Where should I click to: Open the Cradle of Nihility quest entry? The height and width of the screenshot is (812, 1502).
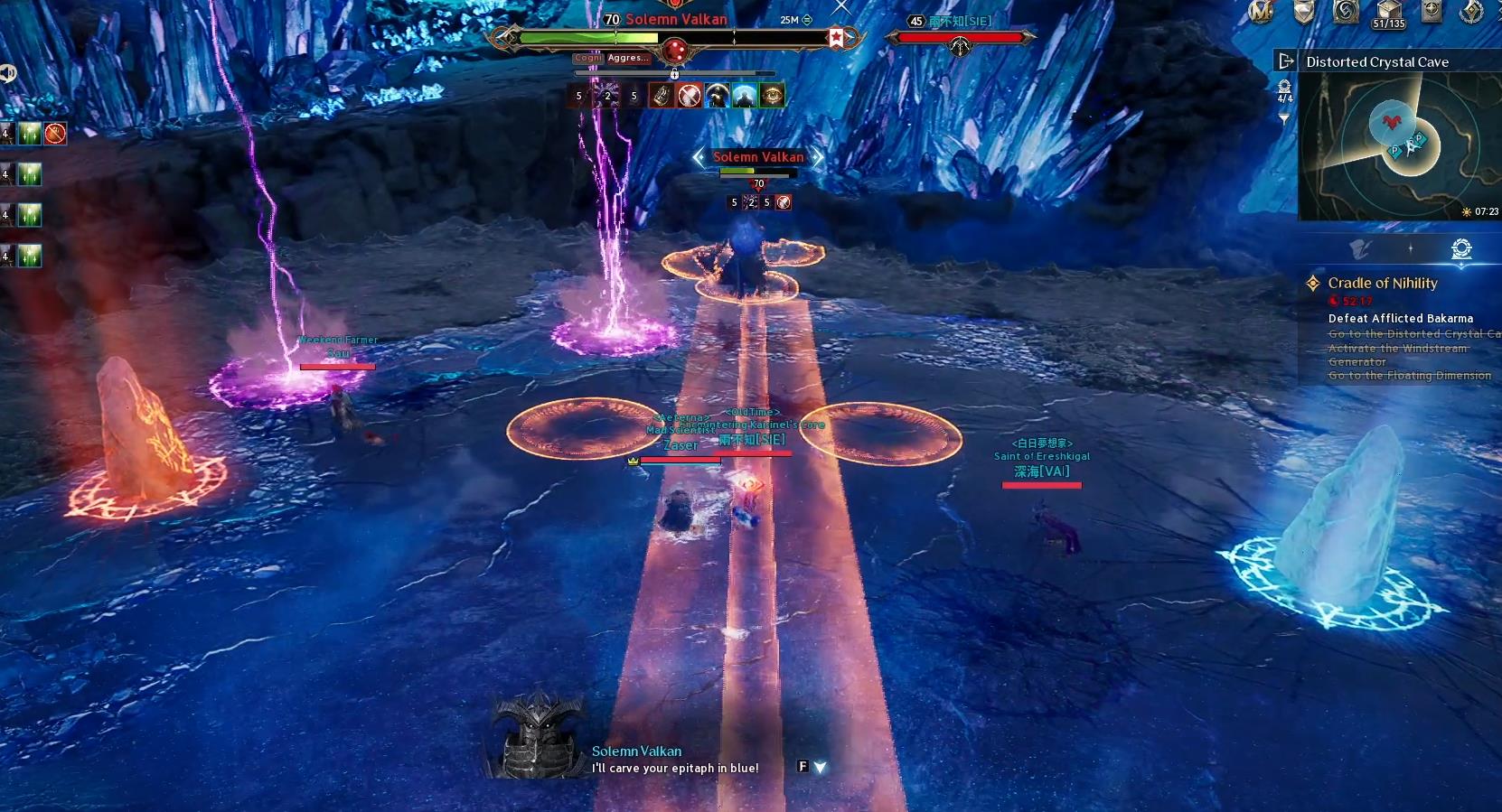1382,283
